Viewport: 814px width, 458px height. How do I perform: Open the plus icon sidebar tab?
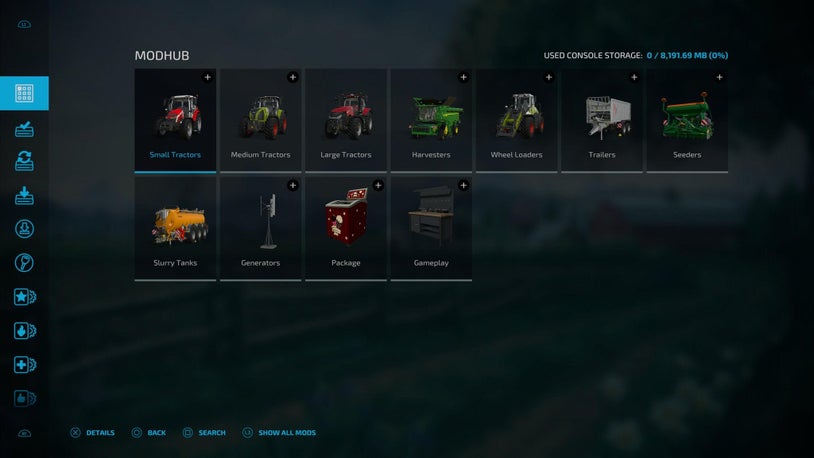tap(25, 365)
